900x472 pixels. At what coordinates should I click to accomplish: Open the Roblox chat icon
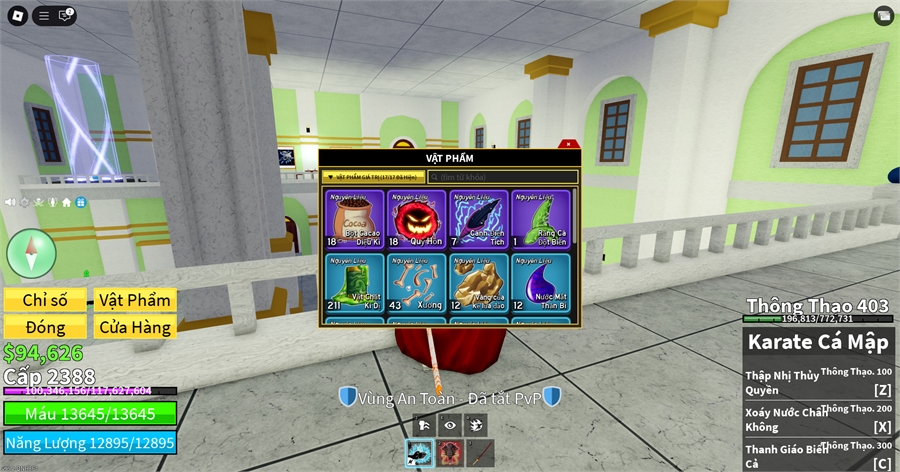coord(67,15)
